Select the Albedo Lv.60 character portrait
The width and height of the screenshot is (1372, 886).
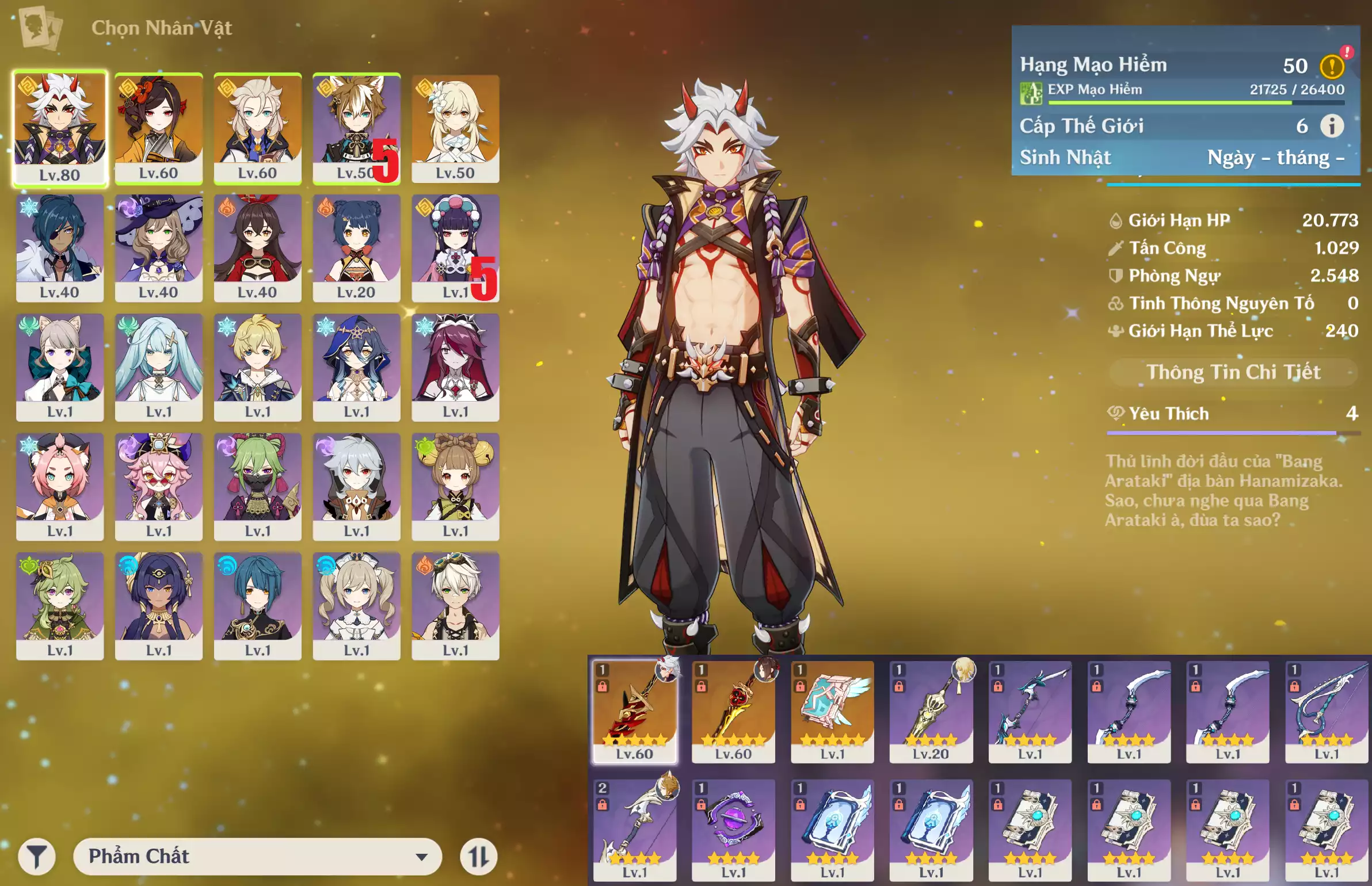[x=258, y=128]
